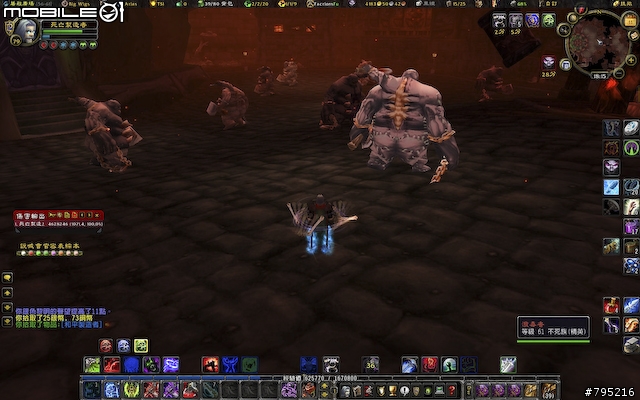Use the green slash ability on action bar
Viewport: 640px width, 400px height.
click(x=91, y=365)
